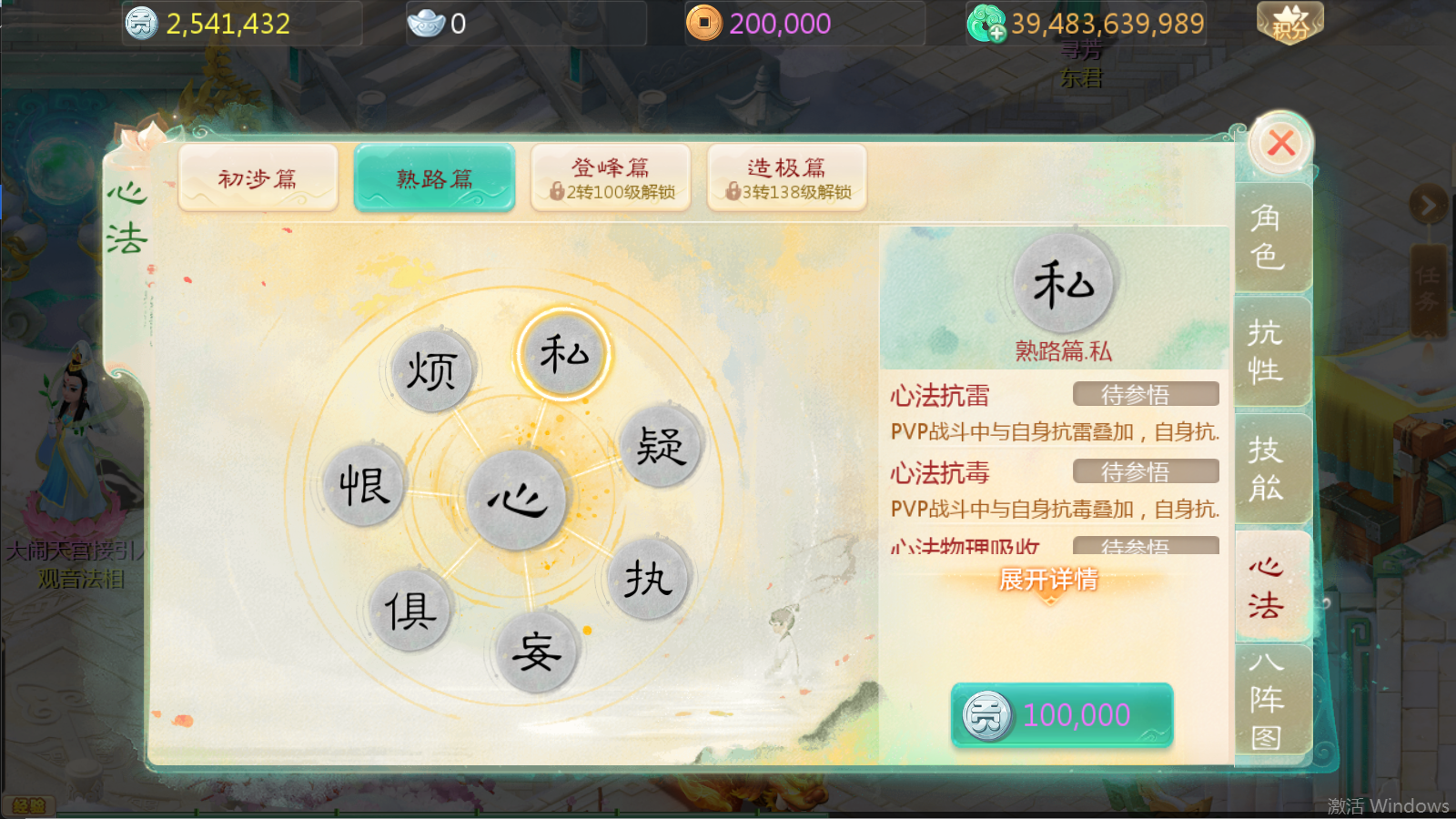Expand details with 展开详情
The width and height of the screenshot is (1456, 819).
click(1048, 580)
